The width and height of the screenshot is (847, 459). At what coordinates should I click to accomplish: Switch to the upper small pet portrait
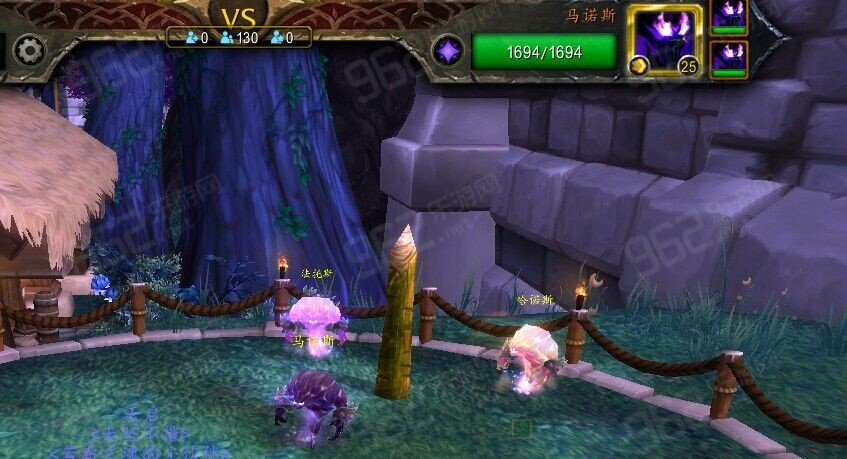click(x=728, y=15)
